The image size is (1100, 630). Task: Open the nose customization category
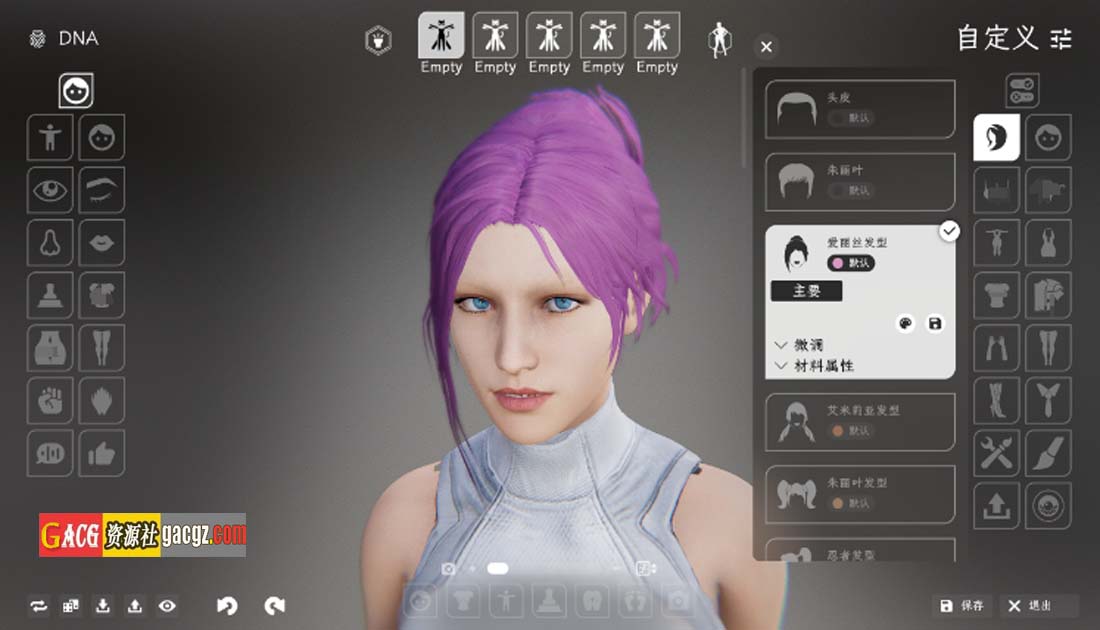50,241
